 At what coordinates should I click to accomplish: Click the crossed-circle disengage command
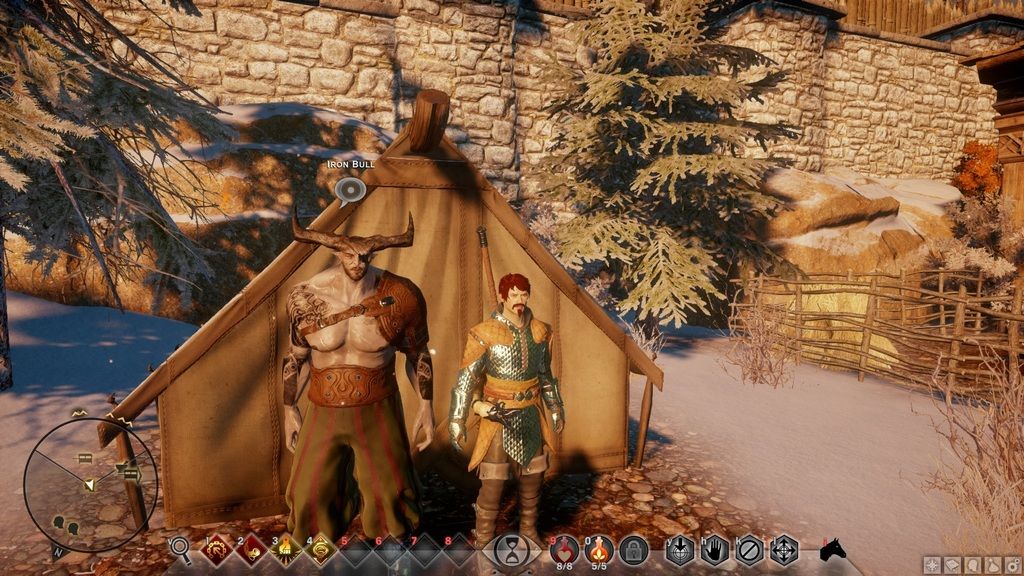tap(749, 549)
